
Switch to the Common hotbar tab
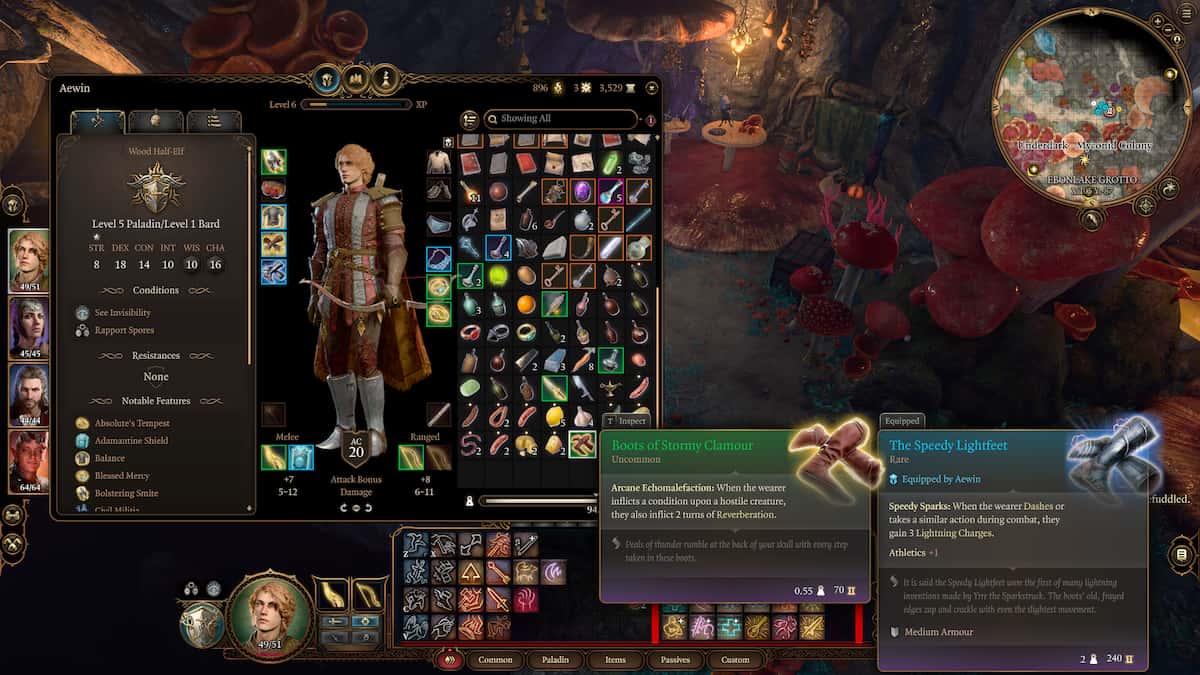click(x=495, y=660)
